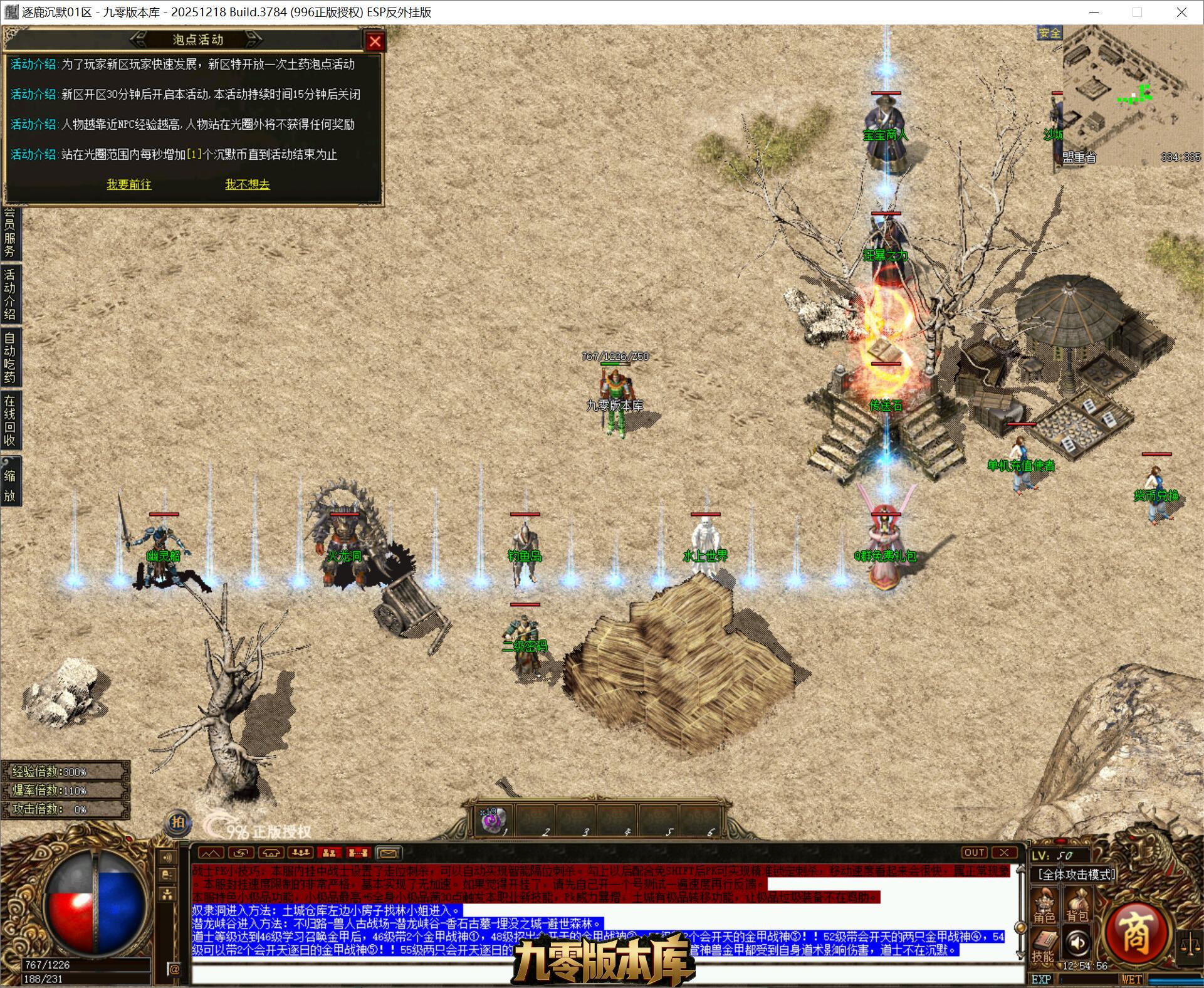Open the 自动吃药 side tab
Viewport: 1204px width, 988px height.
[x=10, y=357]
